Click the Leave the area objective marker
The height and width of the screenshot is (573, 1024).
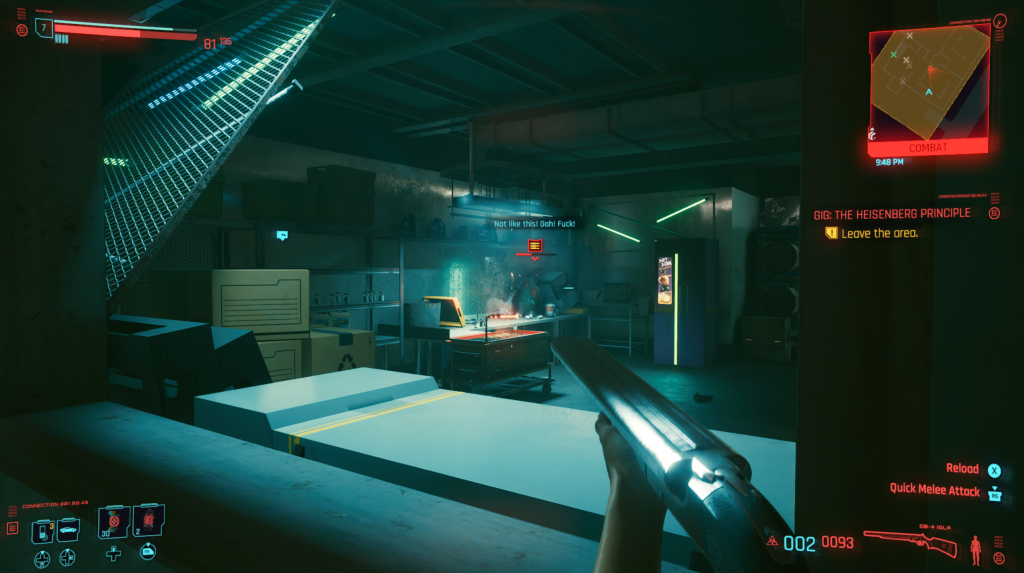click(831, 233)
